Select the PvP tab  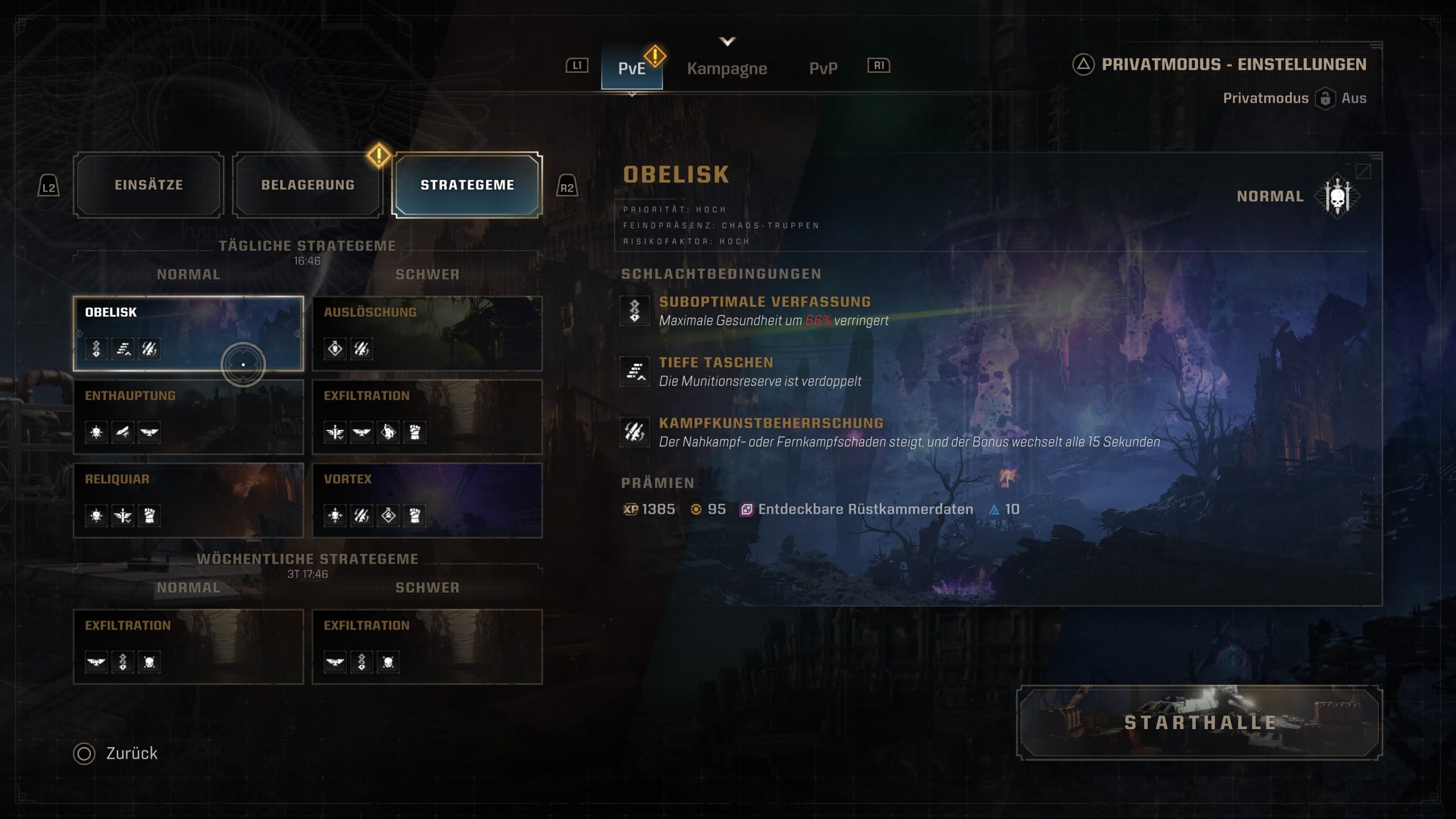coord(823,68)
